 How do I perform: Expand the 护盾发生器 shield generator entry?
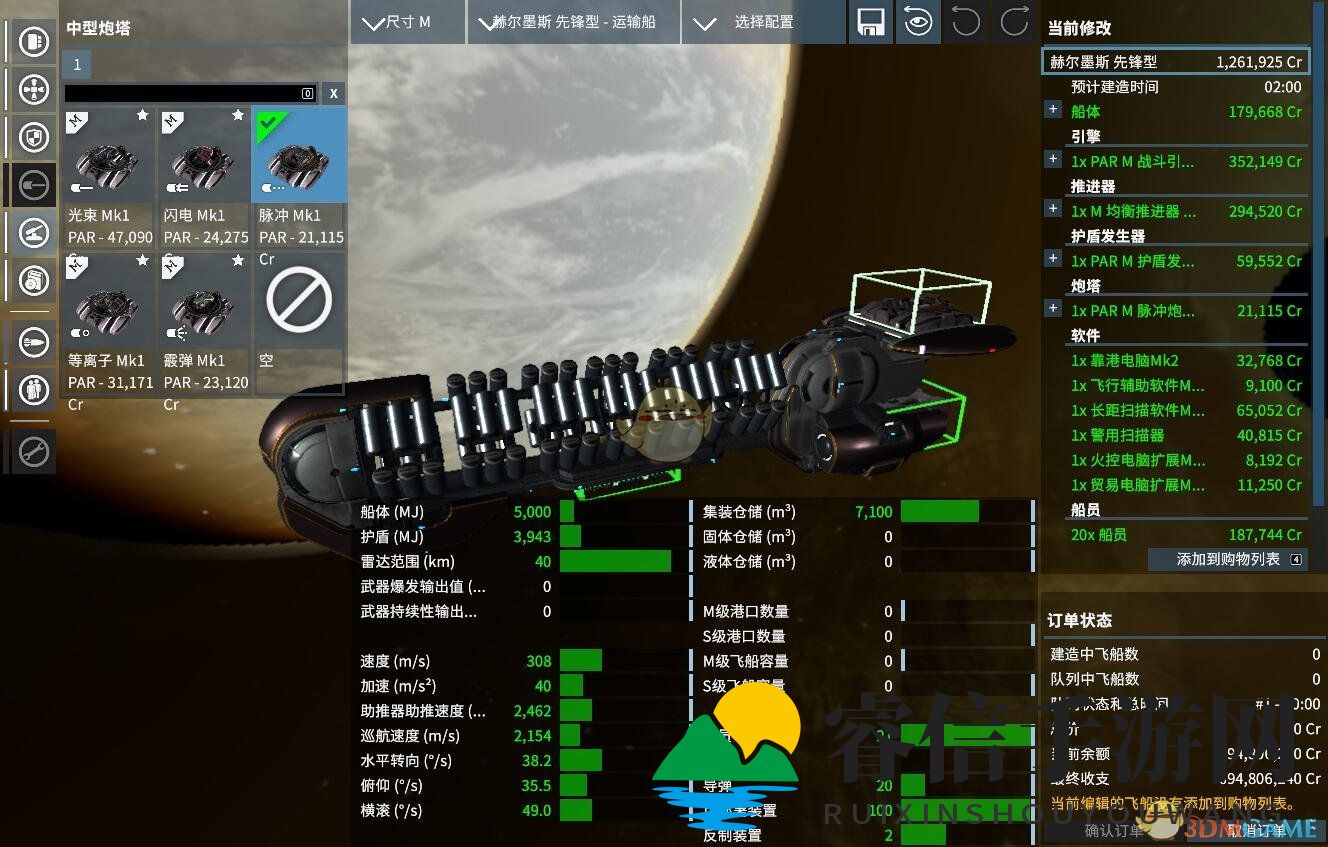coord(1053,259)
